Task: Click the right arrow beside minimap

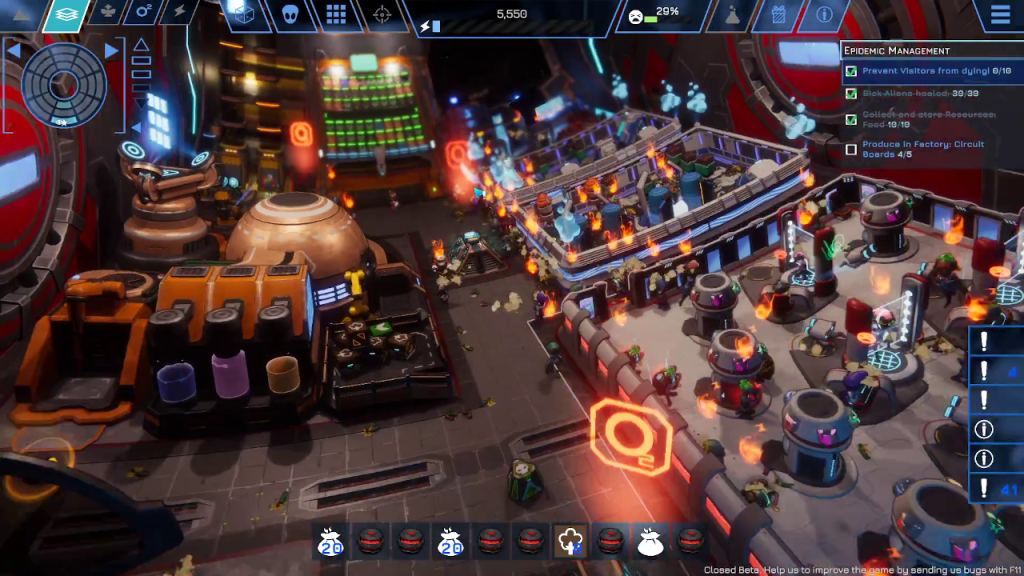Action: (x=112, y=50)
